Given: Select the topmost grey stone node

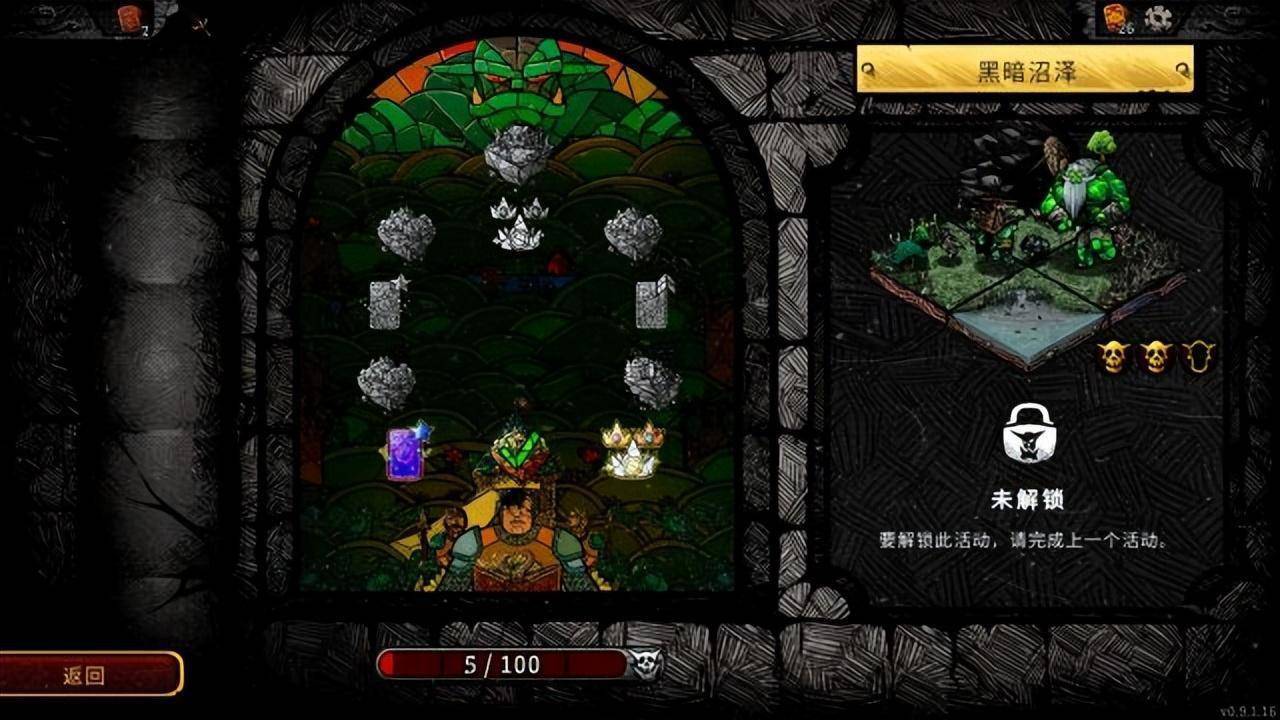Looking at the screenshot, I should [x=517, y=155].
